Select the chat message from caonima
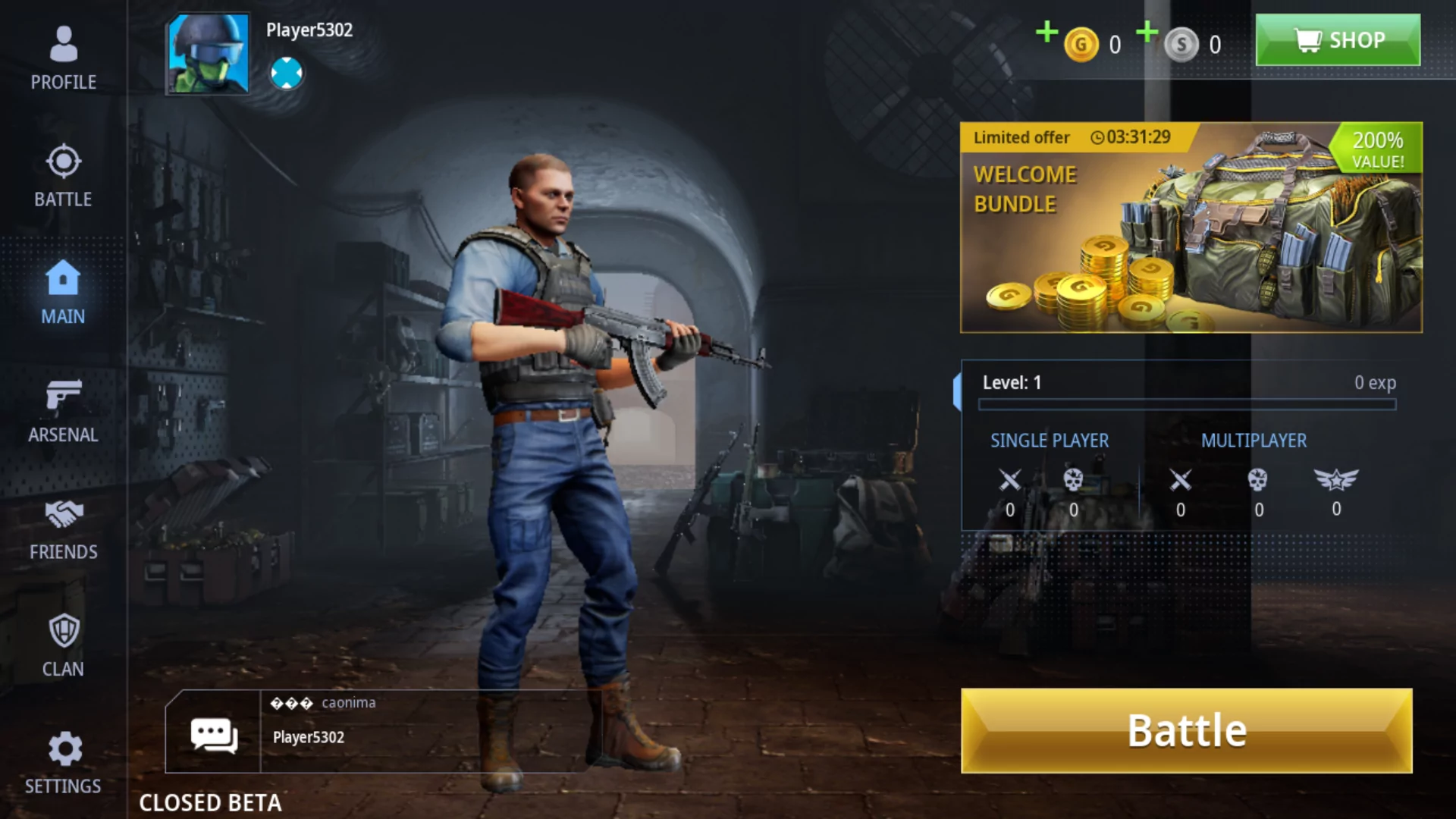1456x819 pixels. [x=325, y=702]
